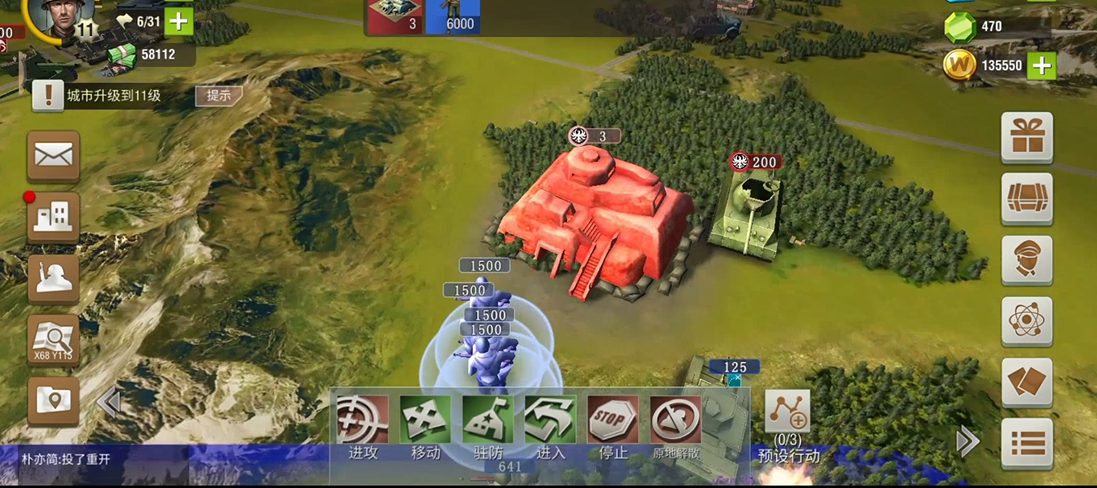1097x488 pixels.
Task: Open the treasure chest icon
Action: [1027, 199]
